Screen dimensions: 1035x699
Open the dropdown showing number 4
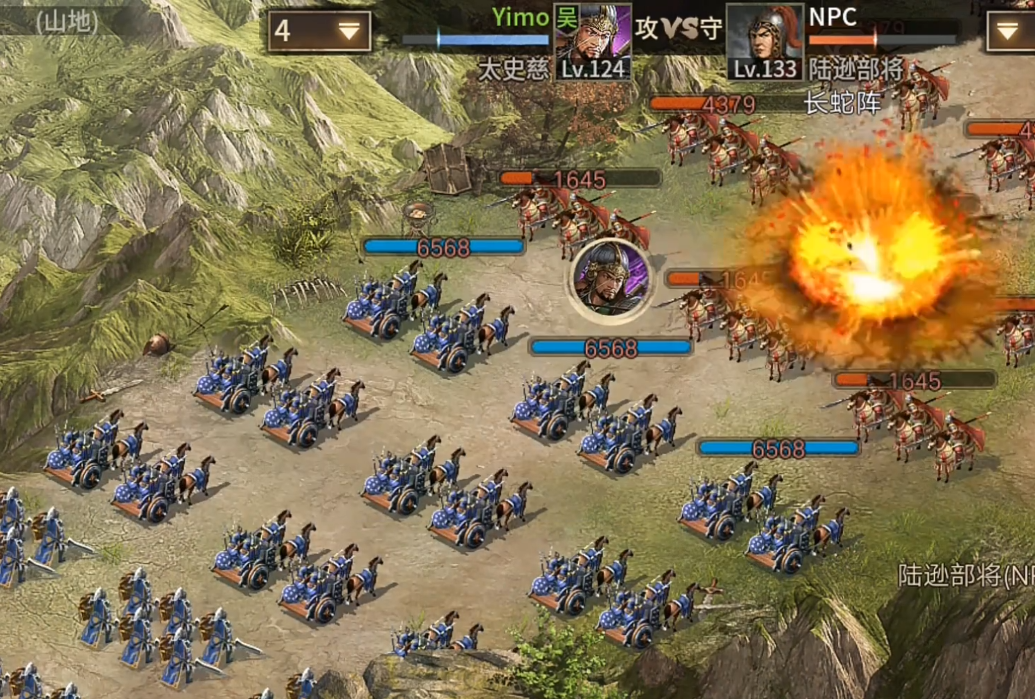(x=319, y=31)
